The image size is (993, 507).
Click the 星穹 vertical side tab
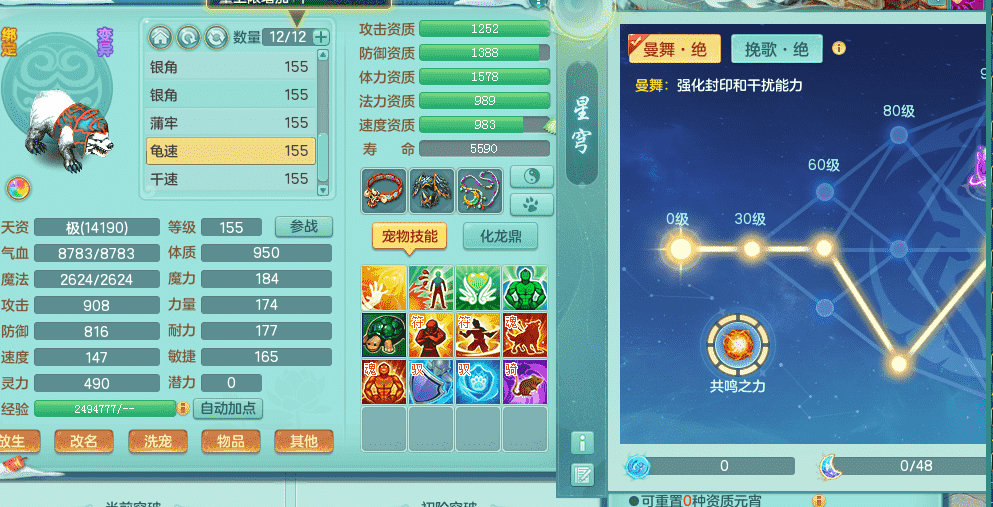582,125
